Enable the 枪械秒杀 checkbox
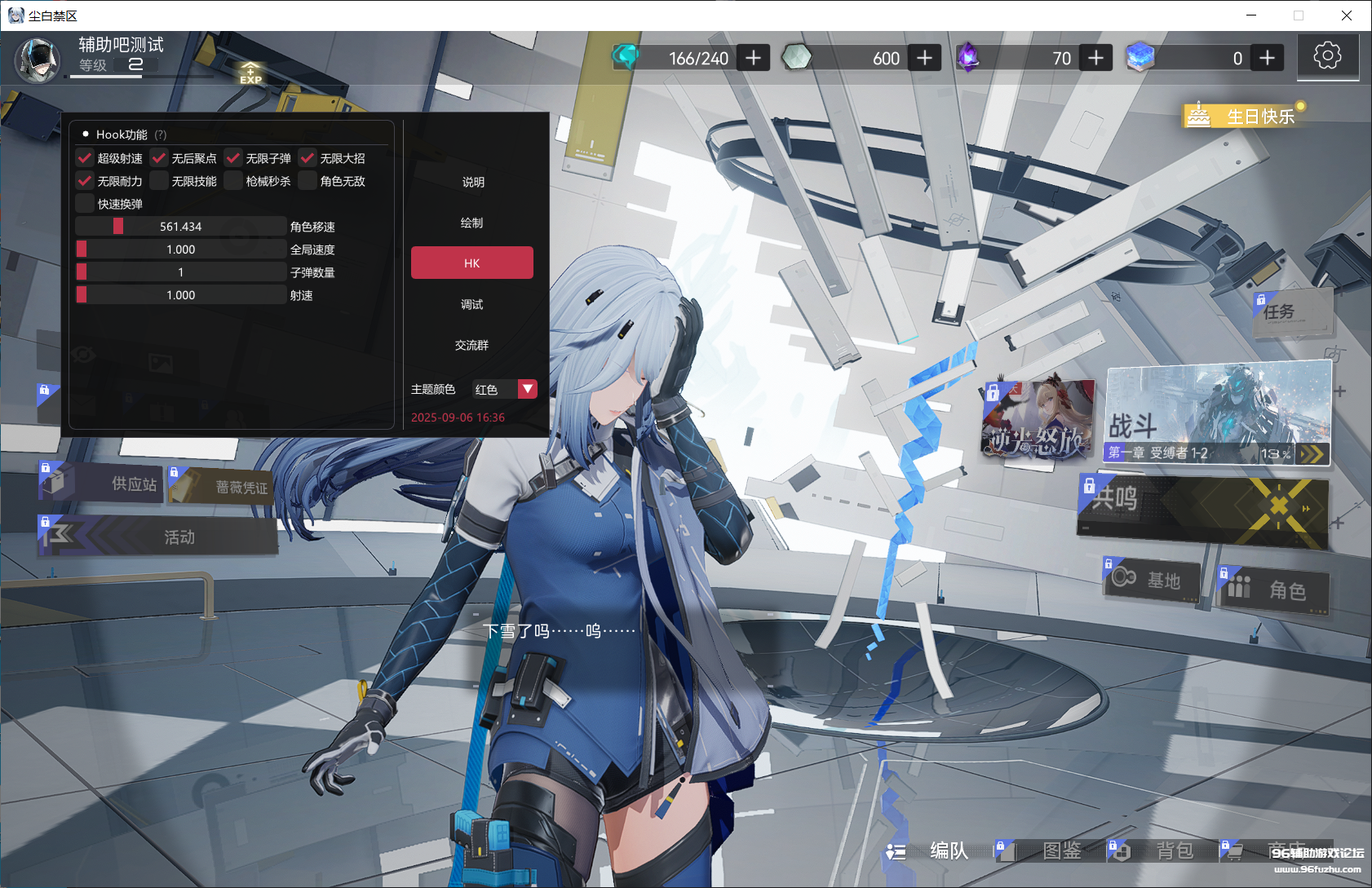This screenshot has height=888, width=1372. pos(233,181)
